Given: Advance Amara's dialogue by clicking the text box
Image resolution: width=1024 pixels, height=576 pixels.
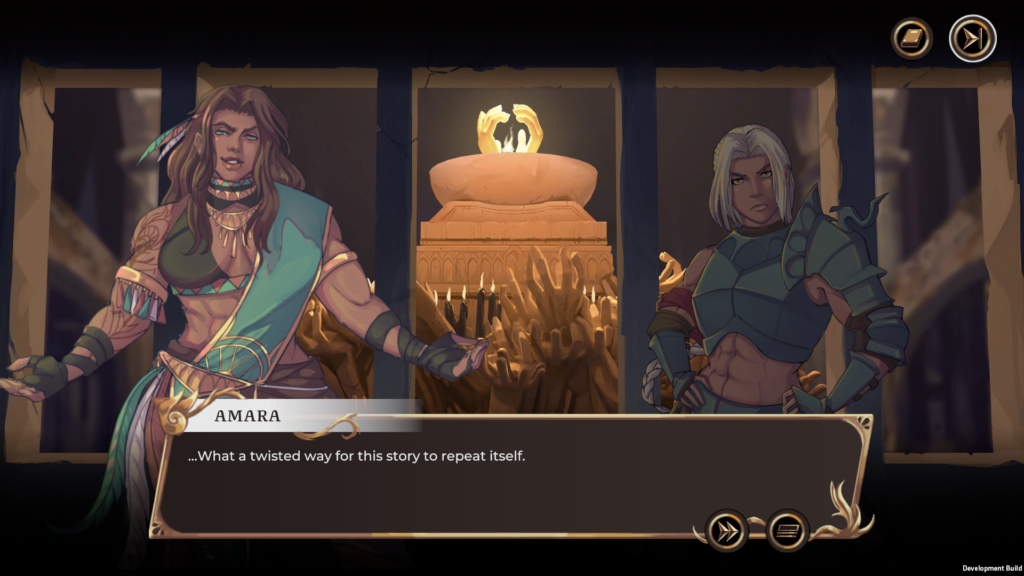Looking at the screenshot, I should [x=480, y=480].
